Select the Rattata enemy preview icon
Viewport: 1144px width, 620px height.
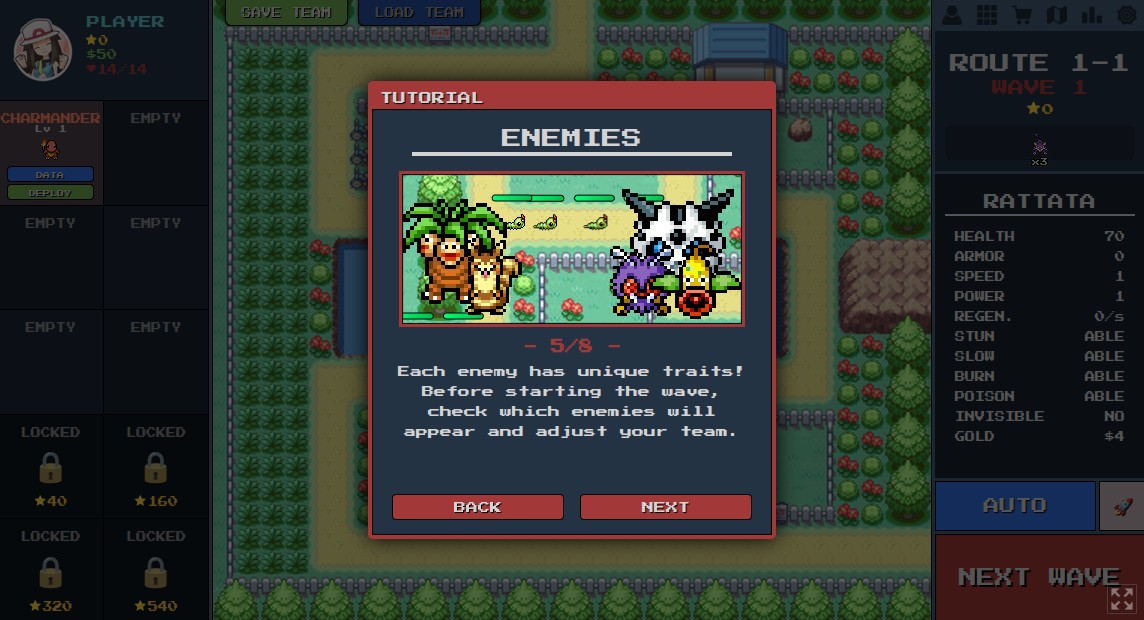click(x=1040, y=147)
